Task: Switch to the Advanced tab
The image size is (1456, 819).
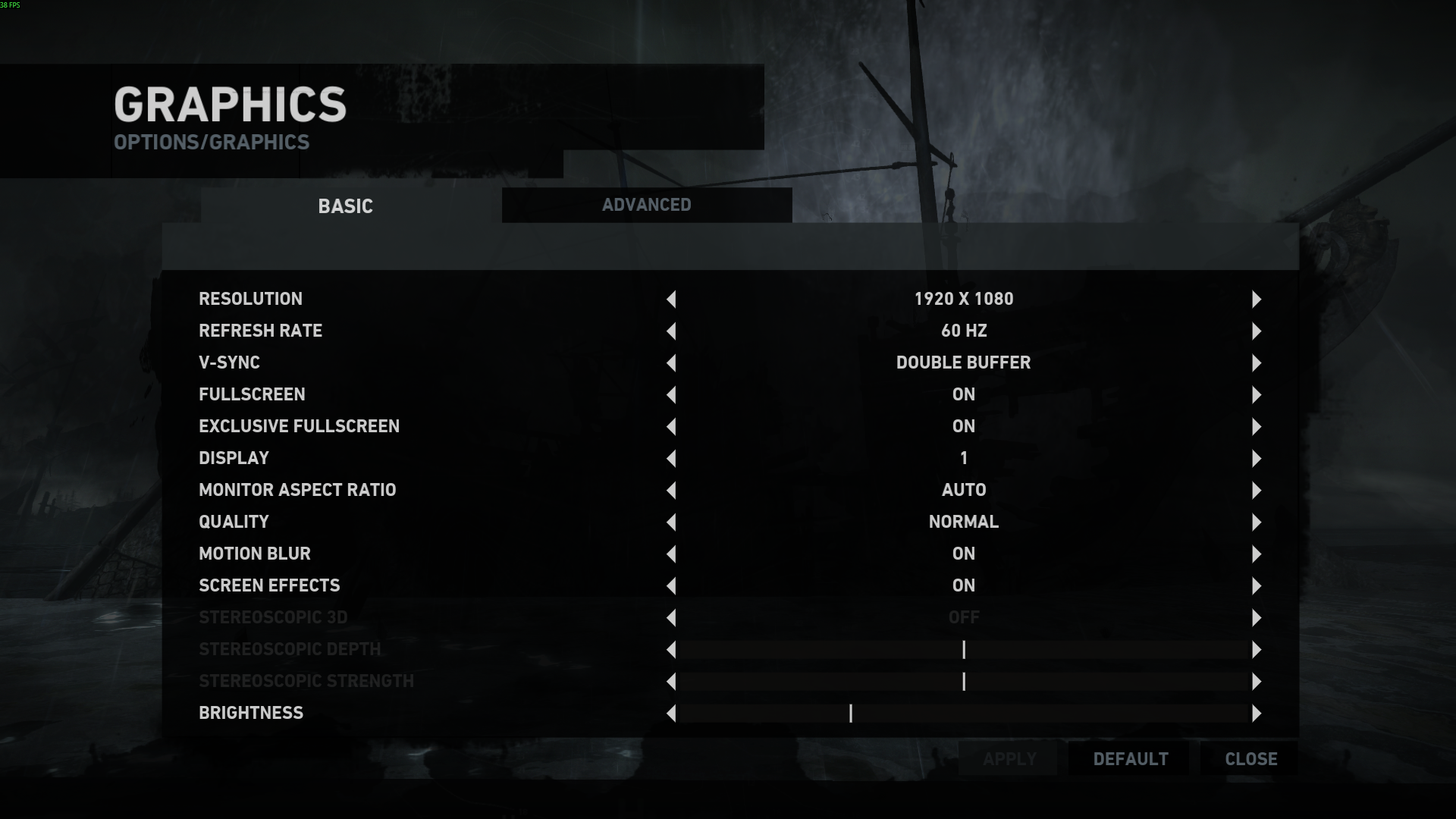Action: click(646, 205)
